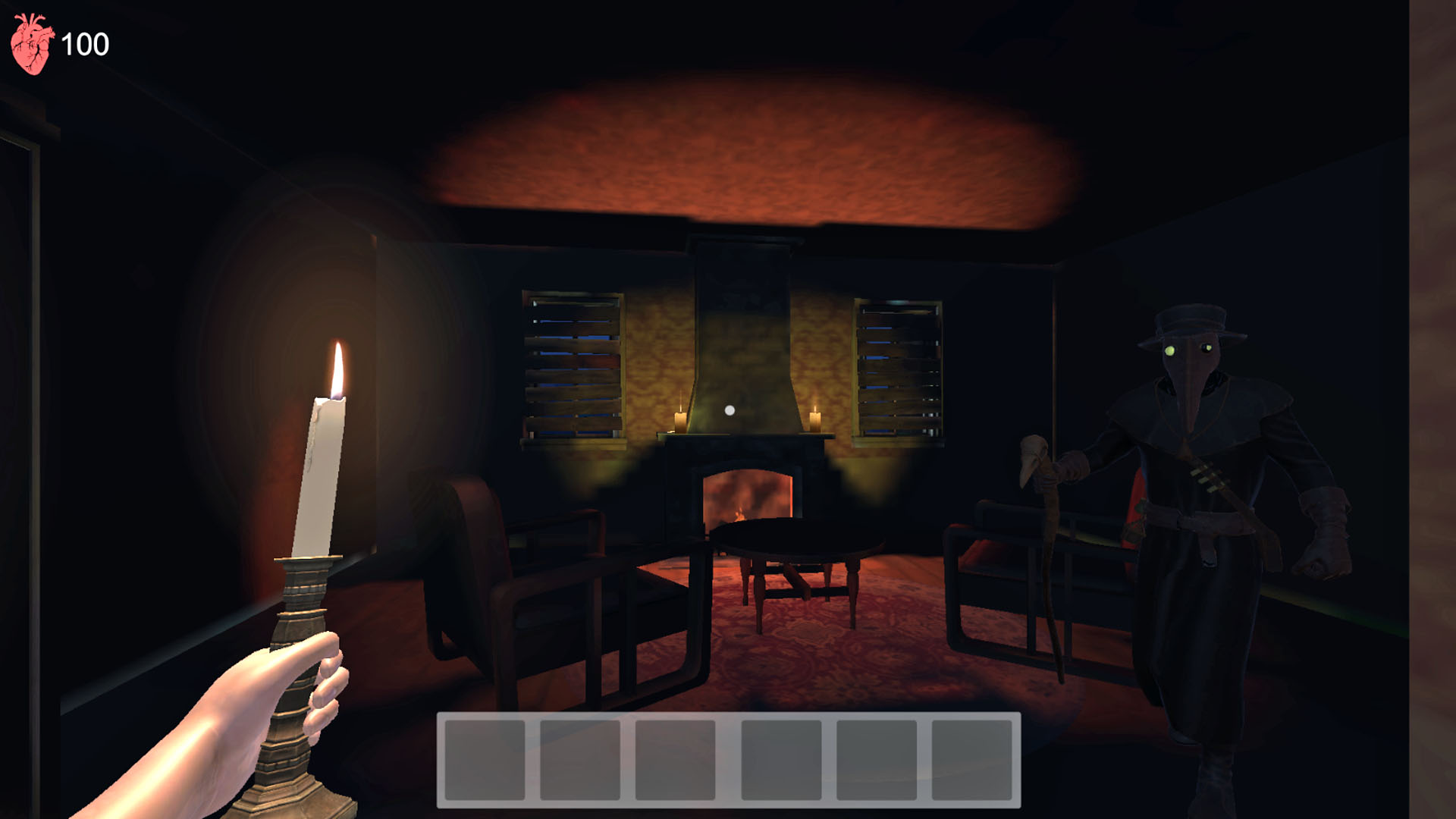Click the center crosshair dot
The width and height of the screenshot is (1456, 819).
point(729,410)
